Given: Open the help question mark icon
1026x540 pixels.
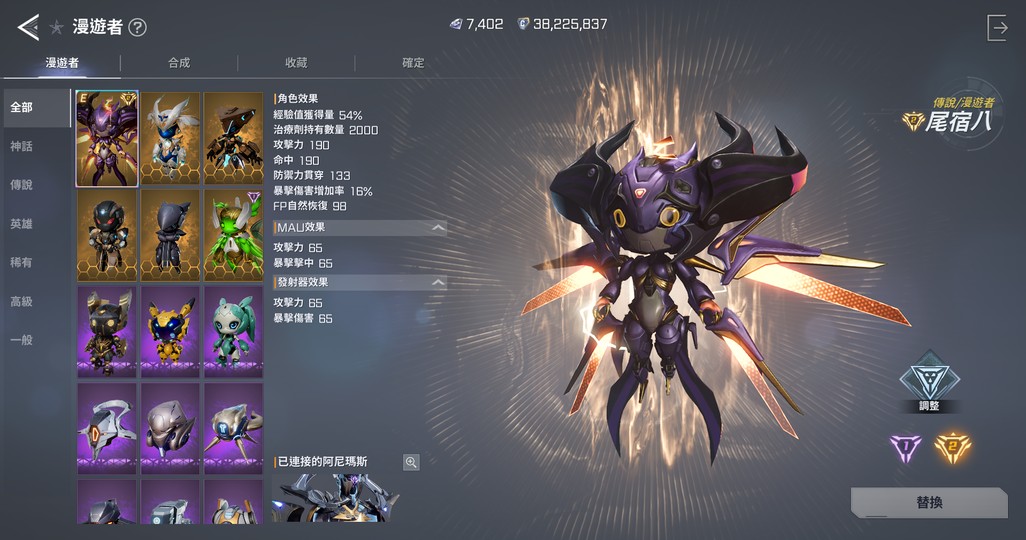Looking at the screenshot, I should pyautogui.click(x=137, y=28).
